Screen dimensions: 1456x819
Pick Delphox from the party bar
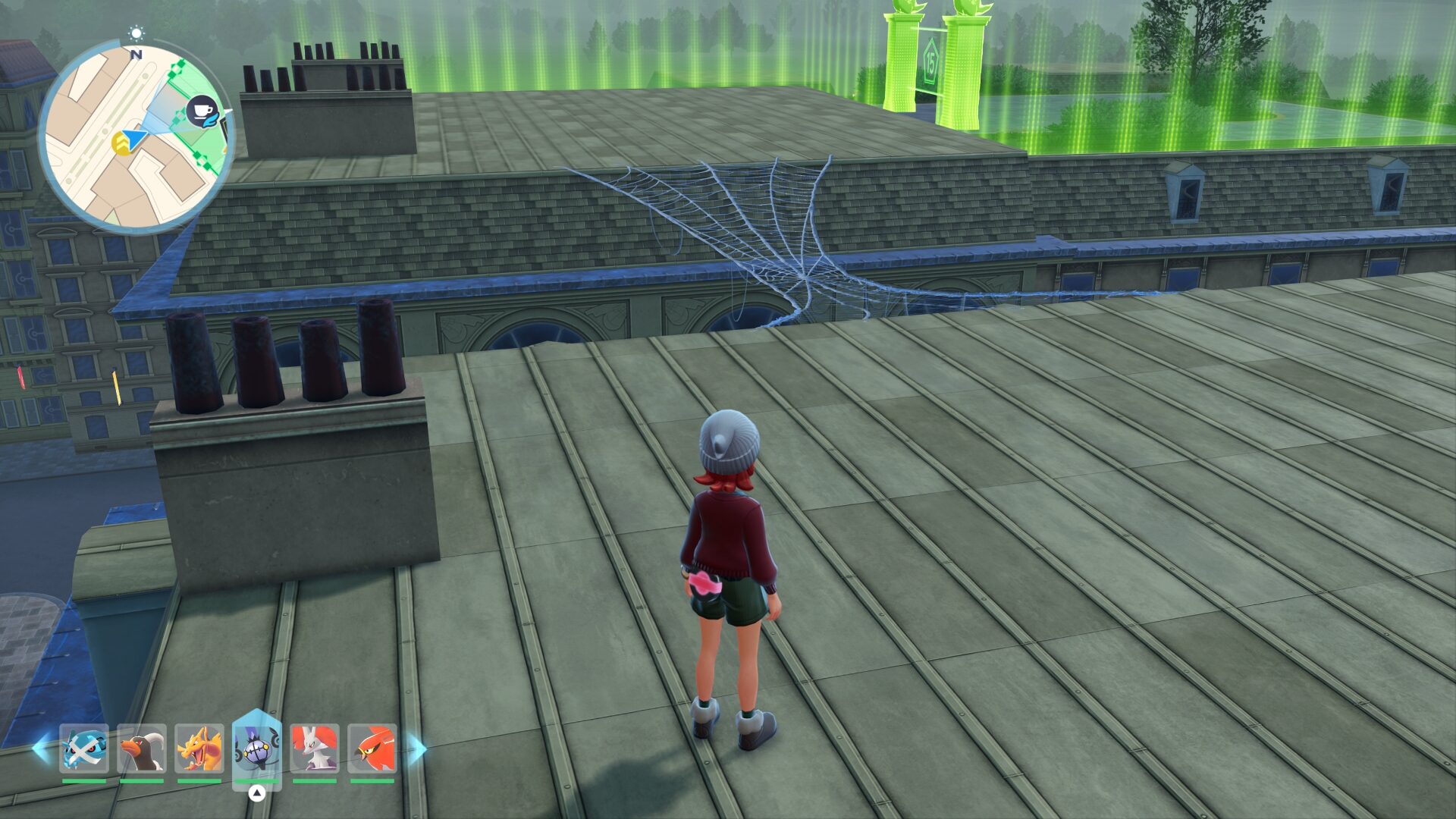tap(315, 748)
